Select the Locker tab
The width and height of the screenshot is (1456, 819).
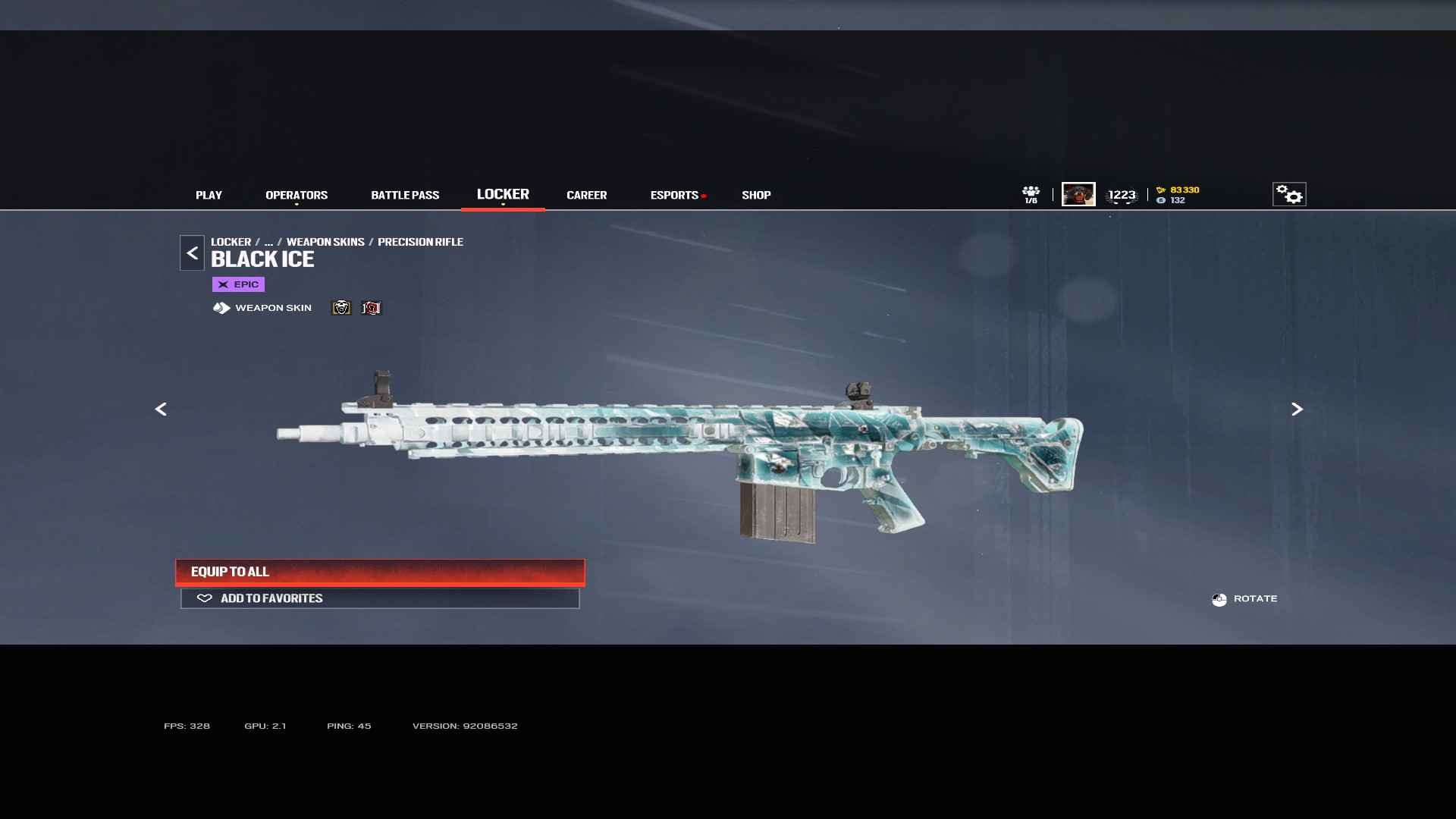(503, 194)
